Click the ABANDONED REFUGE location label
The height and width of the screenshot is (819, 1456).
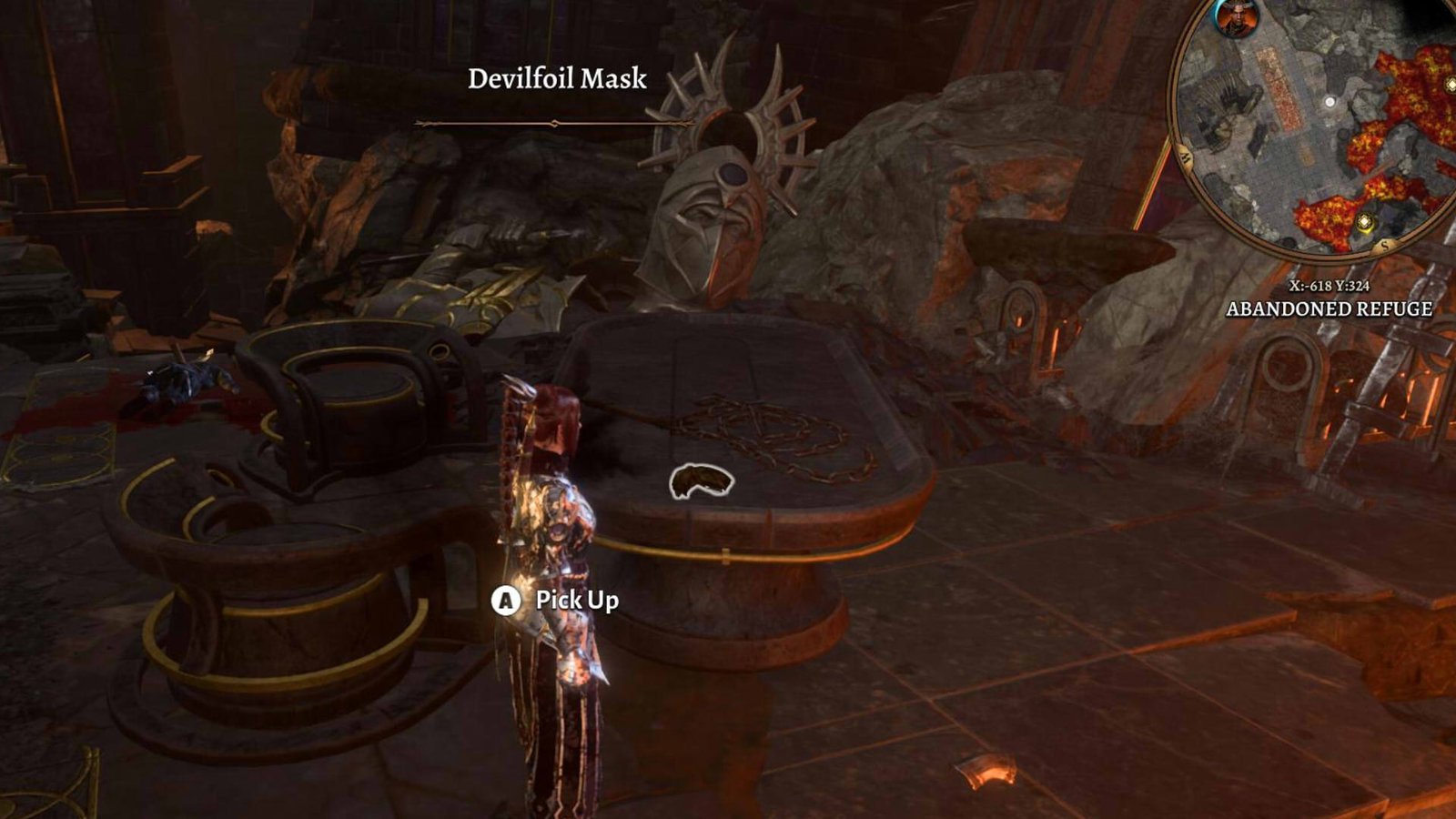click(x=1329, y=309)
